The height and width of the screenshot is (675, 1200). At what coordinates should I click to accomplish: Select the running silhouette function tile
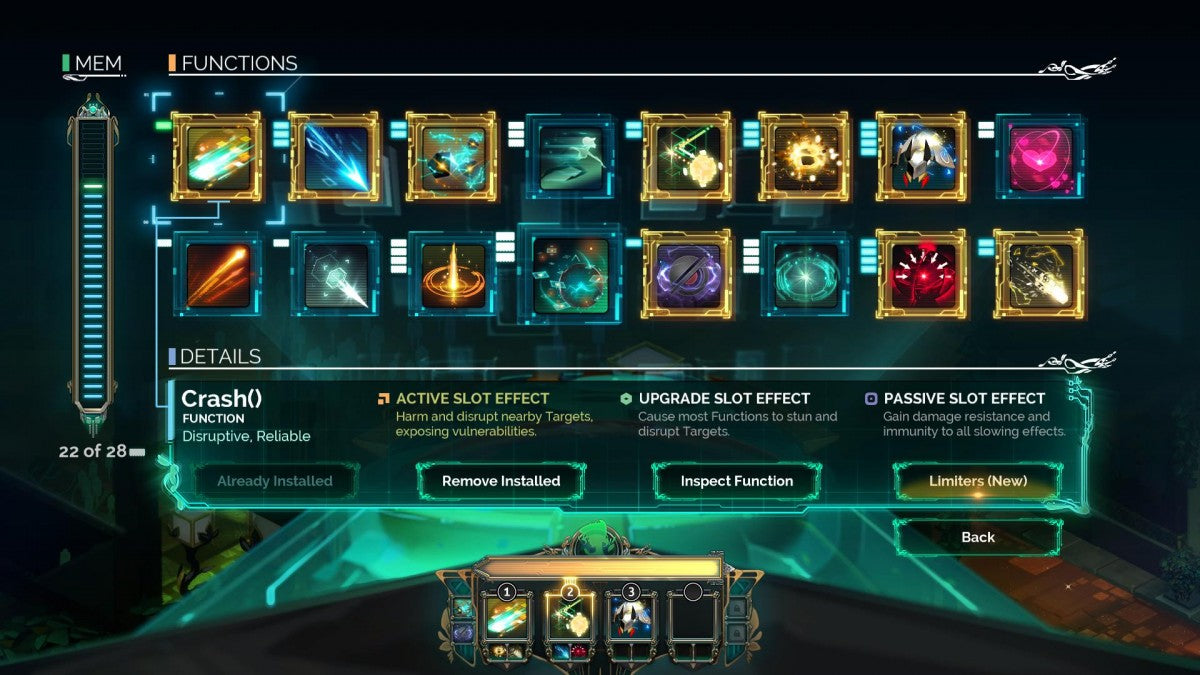click(570, 157)
